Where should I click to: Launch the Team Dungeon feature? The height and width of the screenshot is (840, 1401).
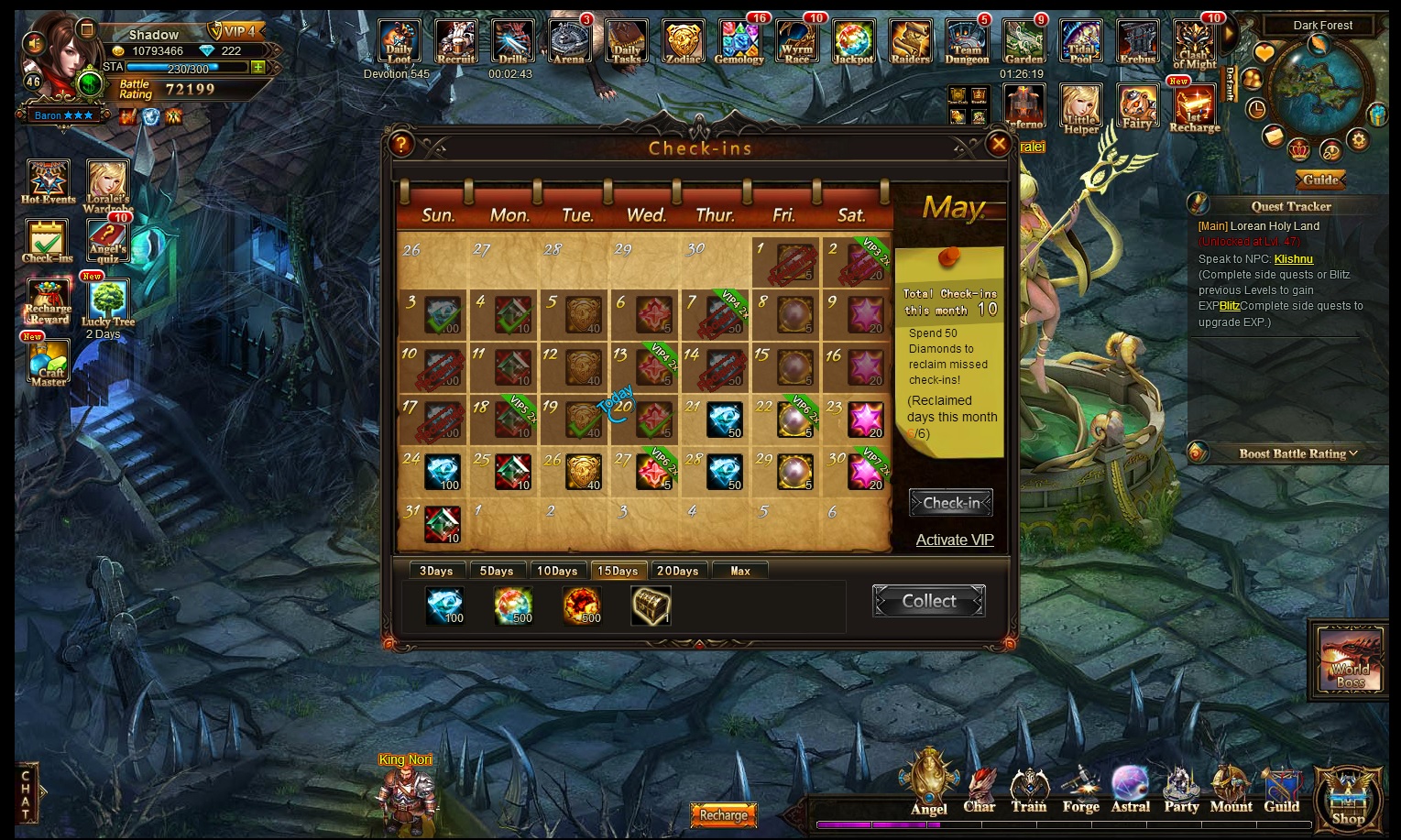pyautogui.click(x=967, y=43)
